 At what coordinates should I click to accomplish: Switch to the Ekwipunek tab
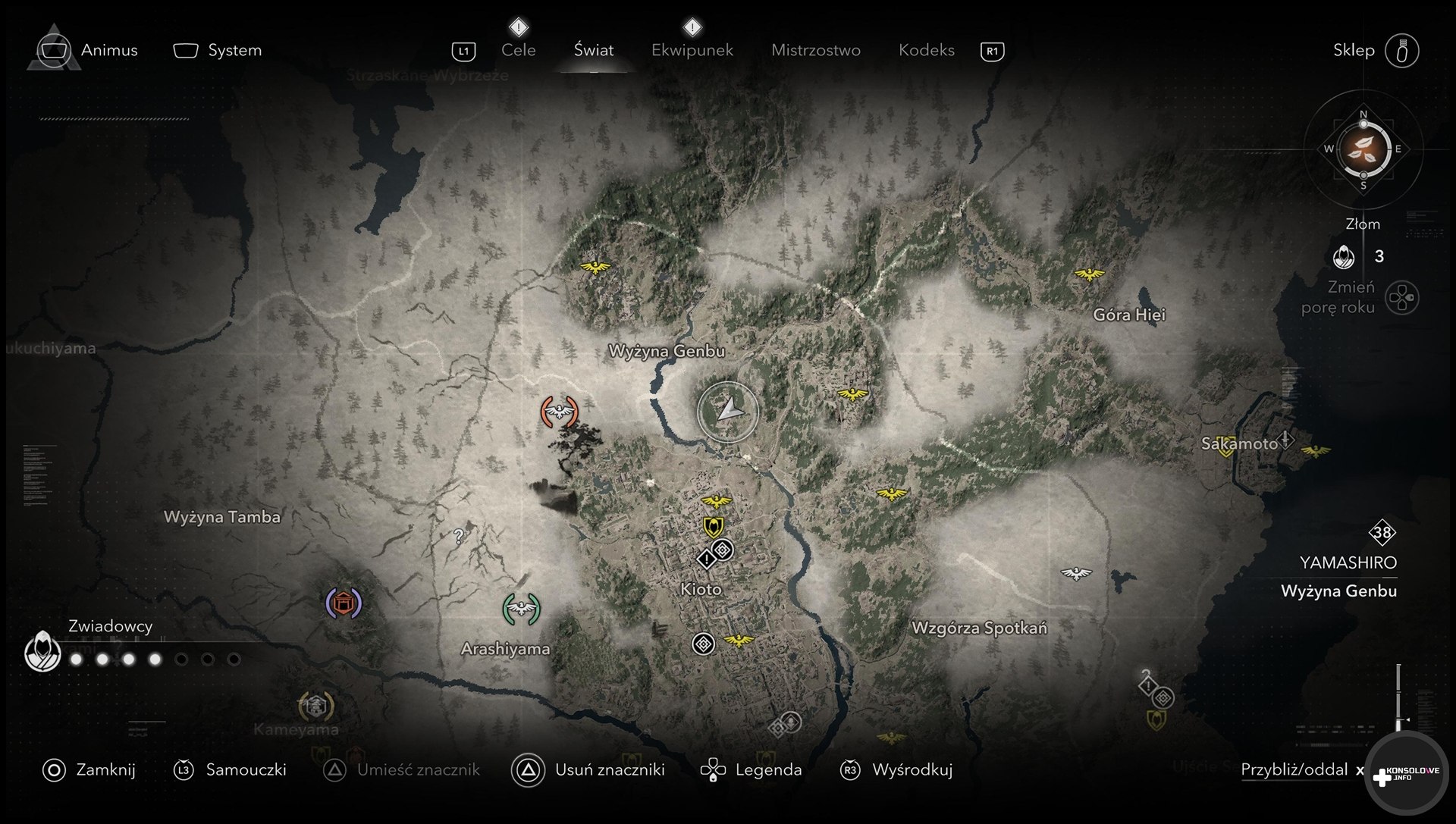pyautogui.click(x=692, y=50)
